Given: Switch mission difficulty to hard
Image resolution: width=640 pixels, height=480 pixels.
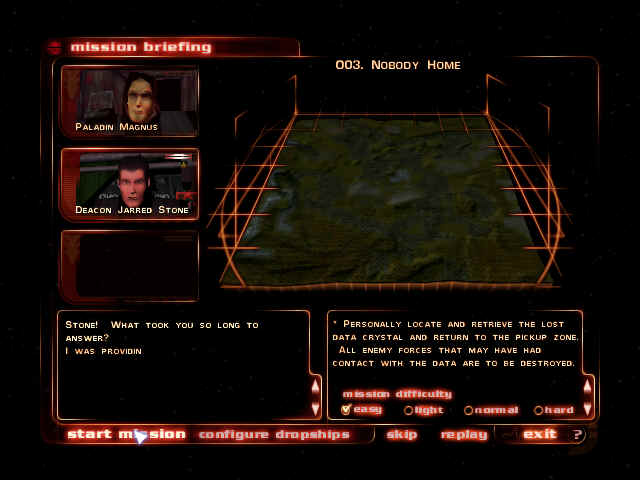Looking at the screenshot, I should pos(538,410).
